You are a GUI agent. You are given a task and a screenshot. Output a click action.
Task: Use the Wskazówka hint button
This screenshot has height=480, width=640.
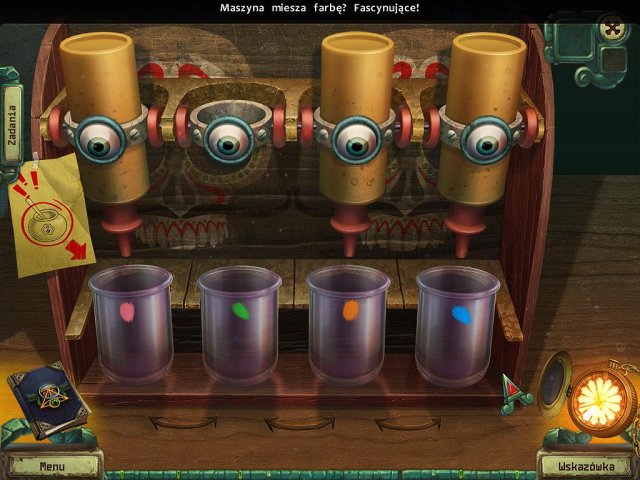click(587, 465)
